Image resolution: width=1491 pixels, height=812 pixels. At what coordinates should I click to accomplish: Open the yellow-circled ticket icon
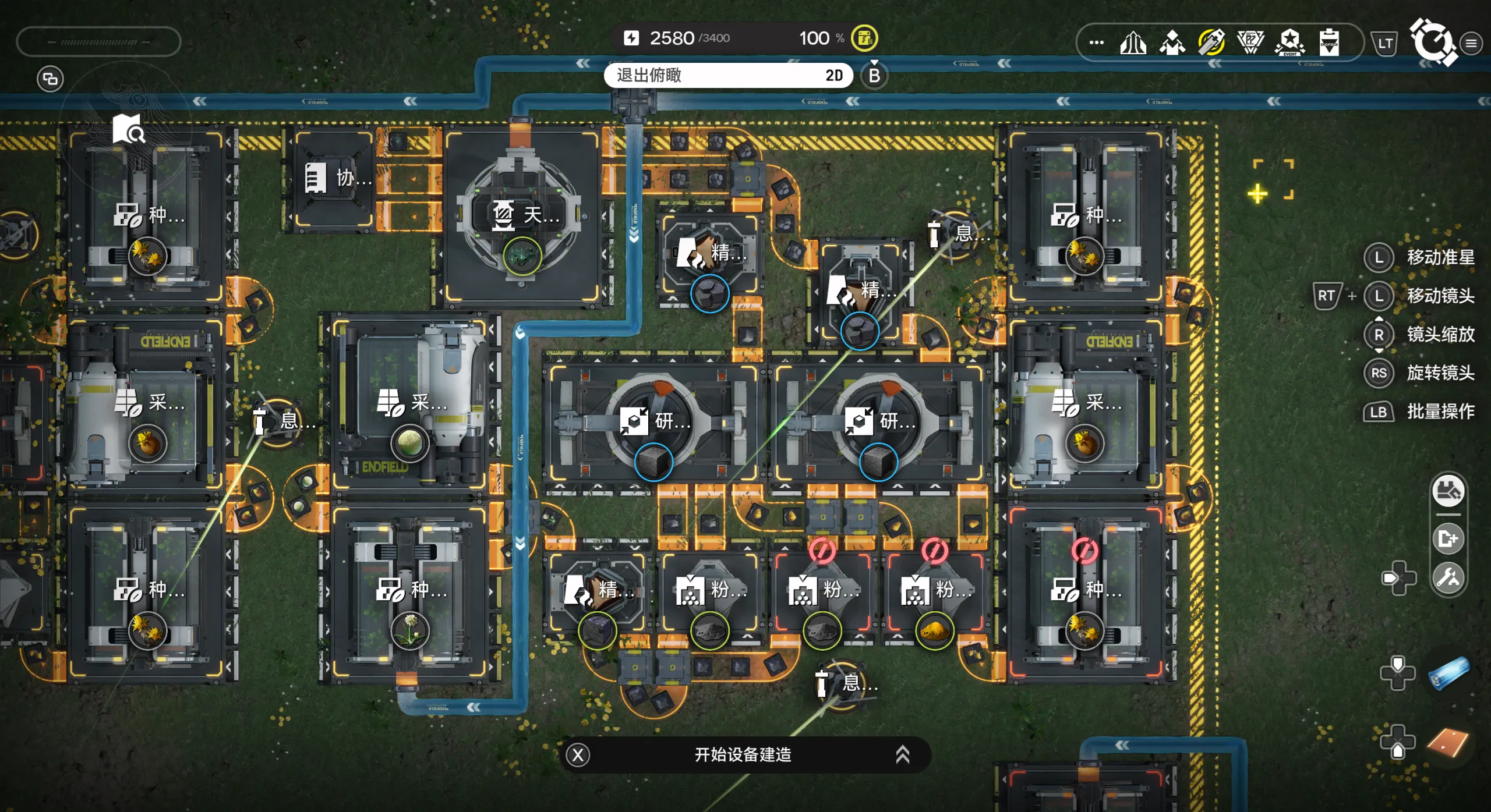pos(1211,42)
